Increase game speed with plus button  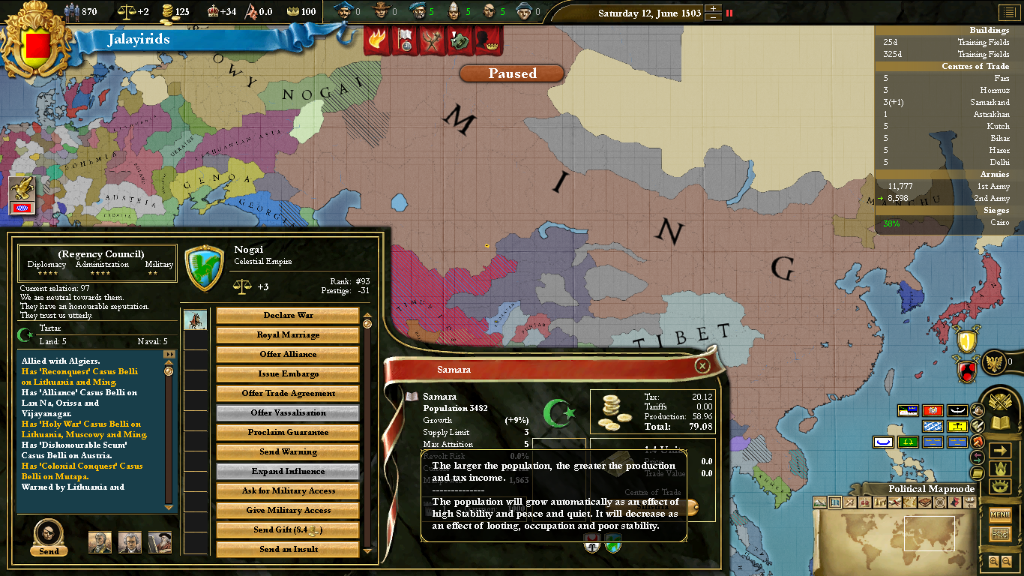711,9
